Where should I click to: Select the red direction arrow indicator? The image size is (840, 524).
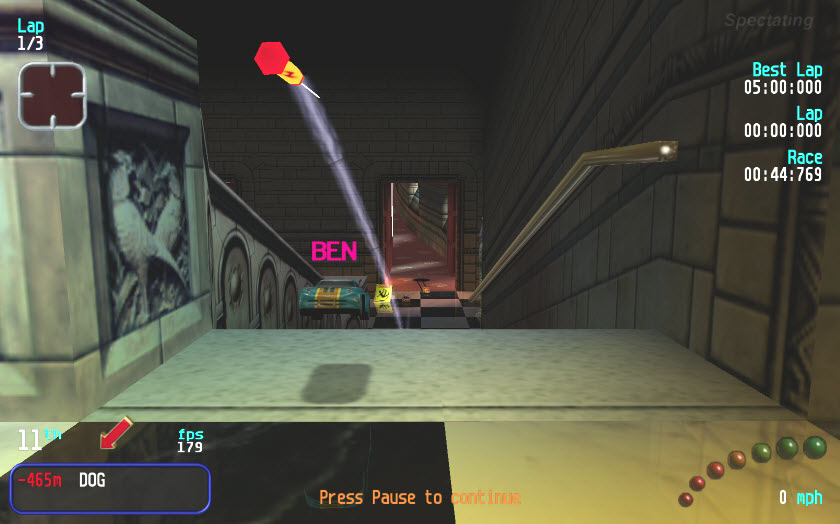pos(116,434)
